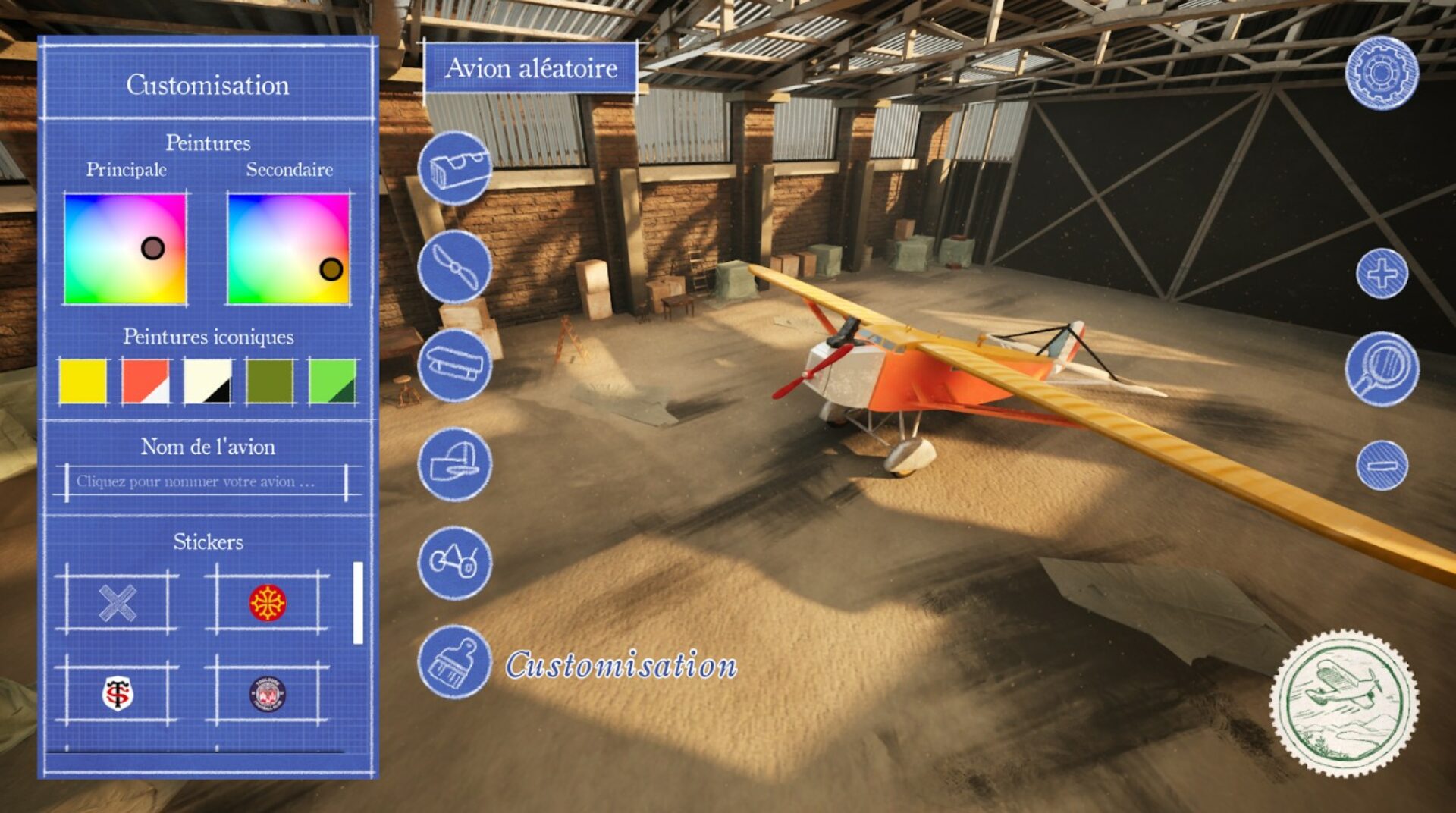Select the red Occitan cross sticker
The width and height of the screenshot is (1456, 813).
[268, 604]
